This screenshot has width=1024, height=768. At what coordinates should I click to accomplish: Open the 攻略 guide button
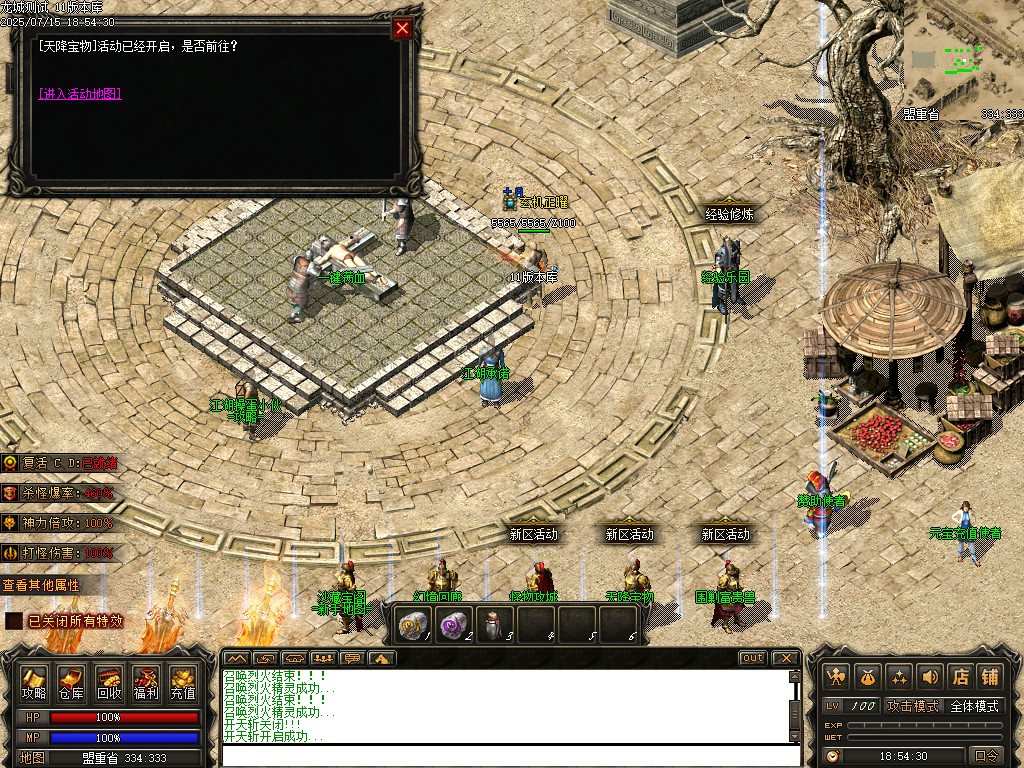point(35,683)
